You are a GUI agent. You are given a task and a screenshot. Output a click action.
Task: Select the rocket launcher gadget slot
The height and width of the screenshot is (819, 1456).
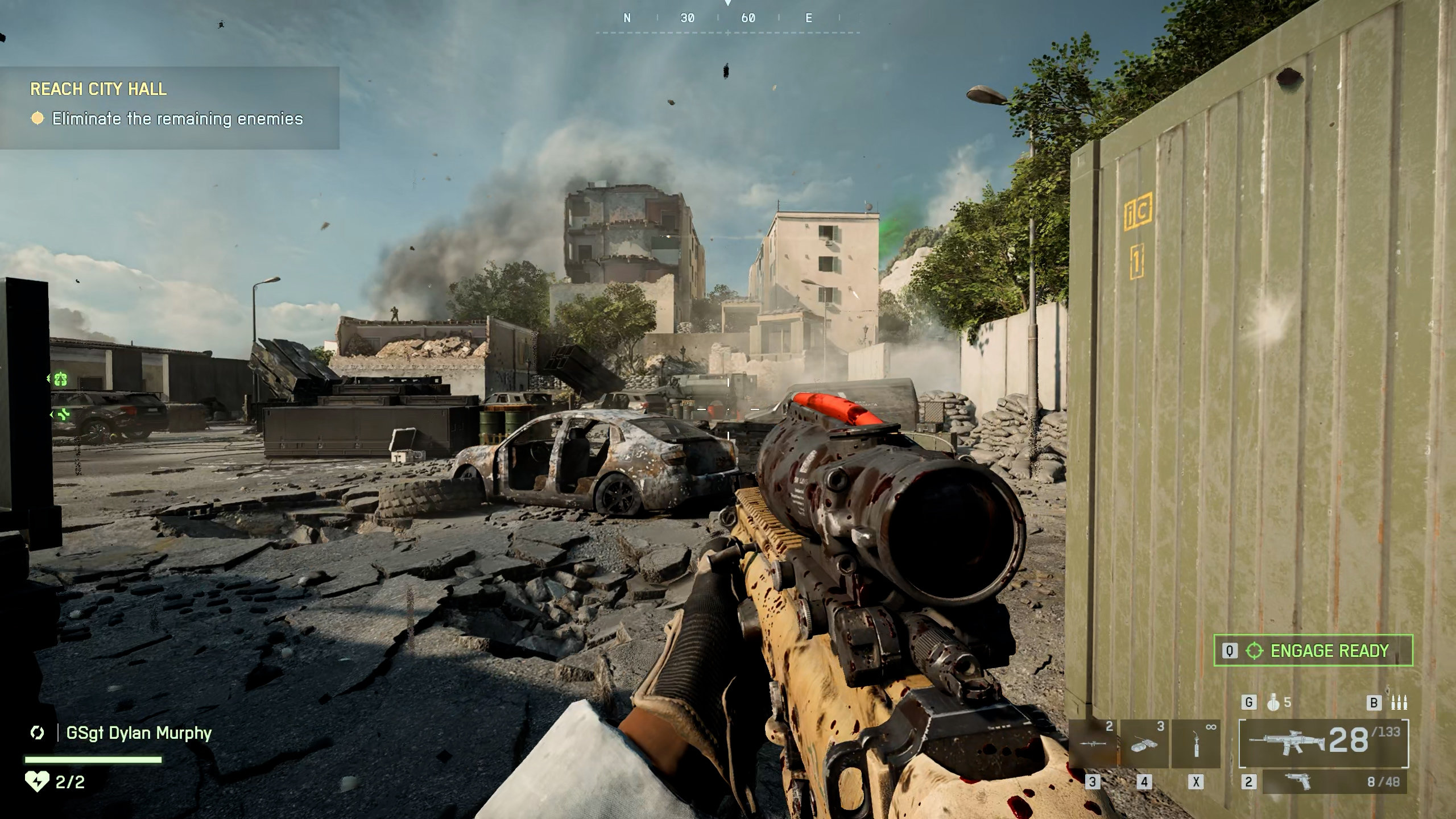click(x=1093, y=743)
